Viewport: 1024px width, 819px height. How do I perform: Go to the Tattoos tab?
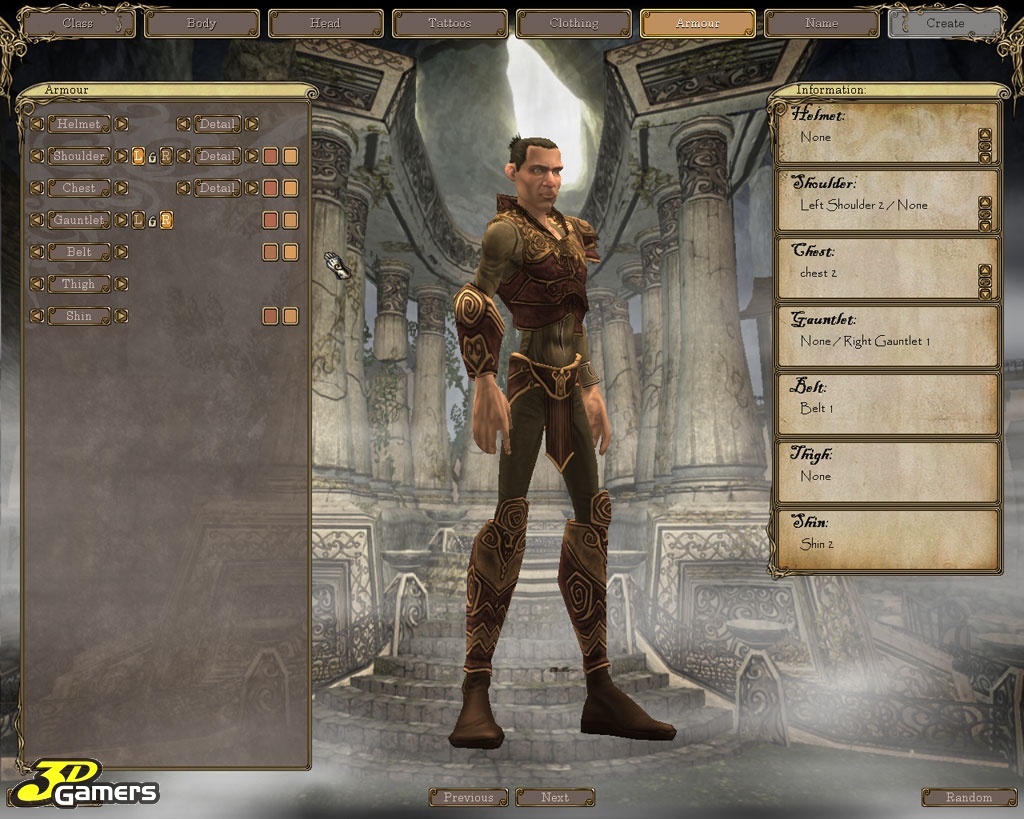(450, 23)
